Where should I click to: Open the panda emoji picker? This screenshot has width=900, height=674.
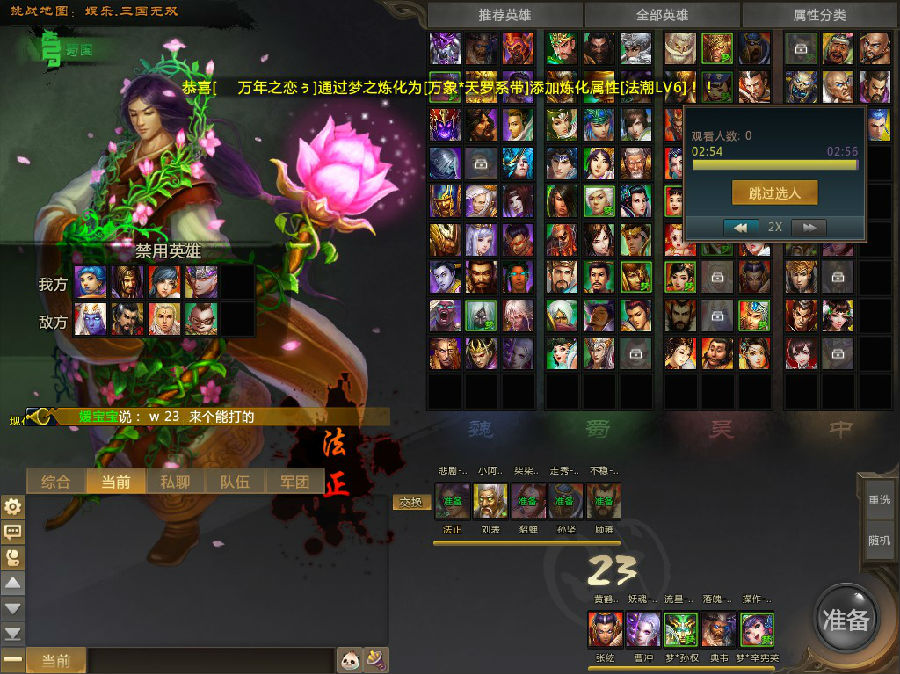(x=350, y=660)
